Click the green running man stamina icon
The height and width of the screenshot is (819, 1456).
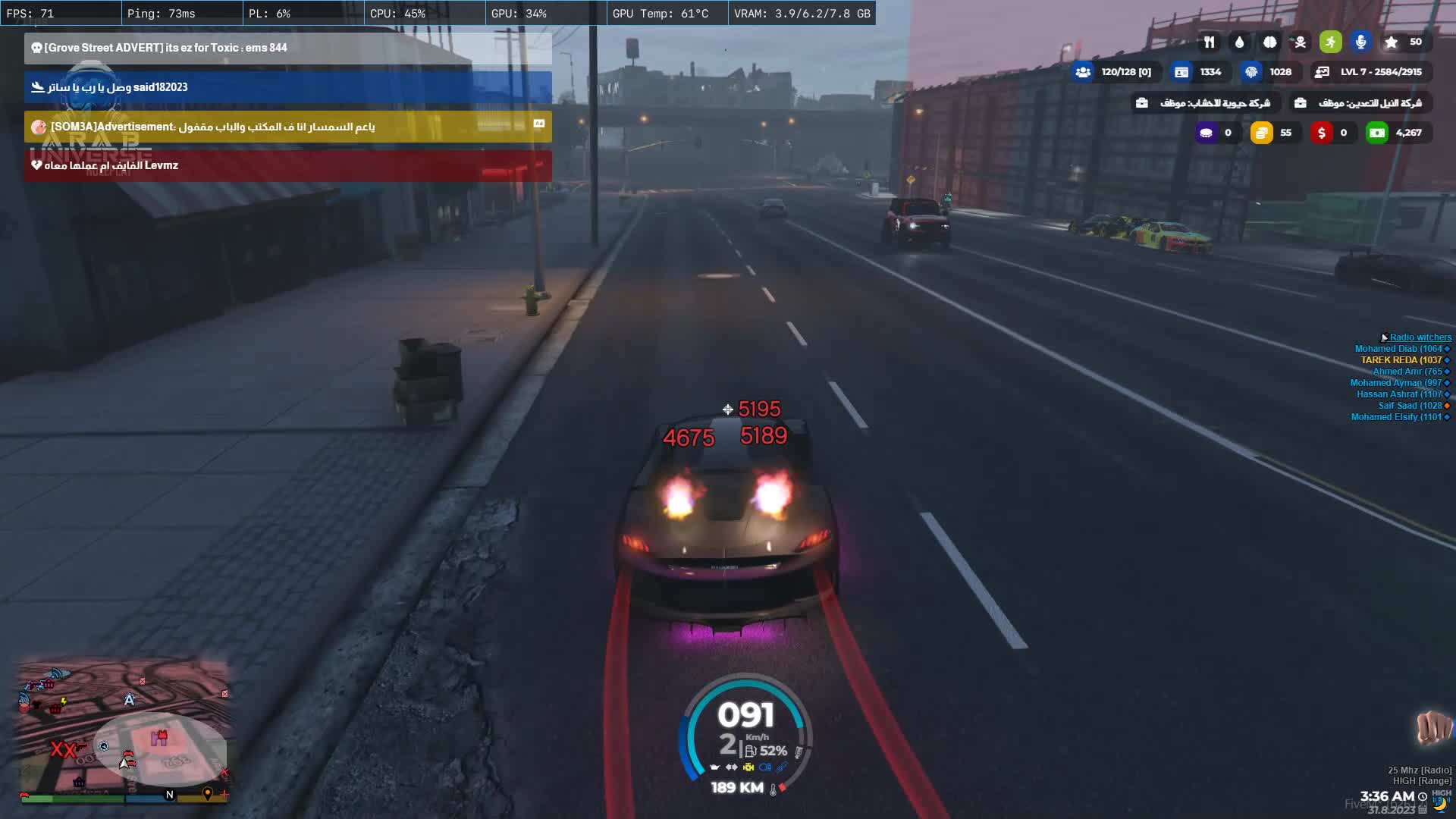pos(1330,42)
